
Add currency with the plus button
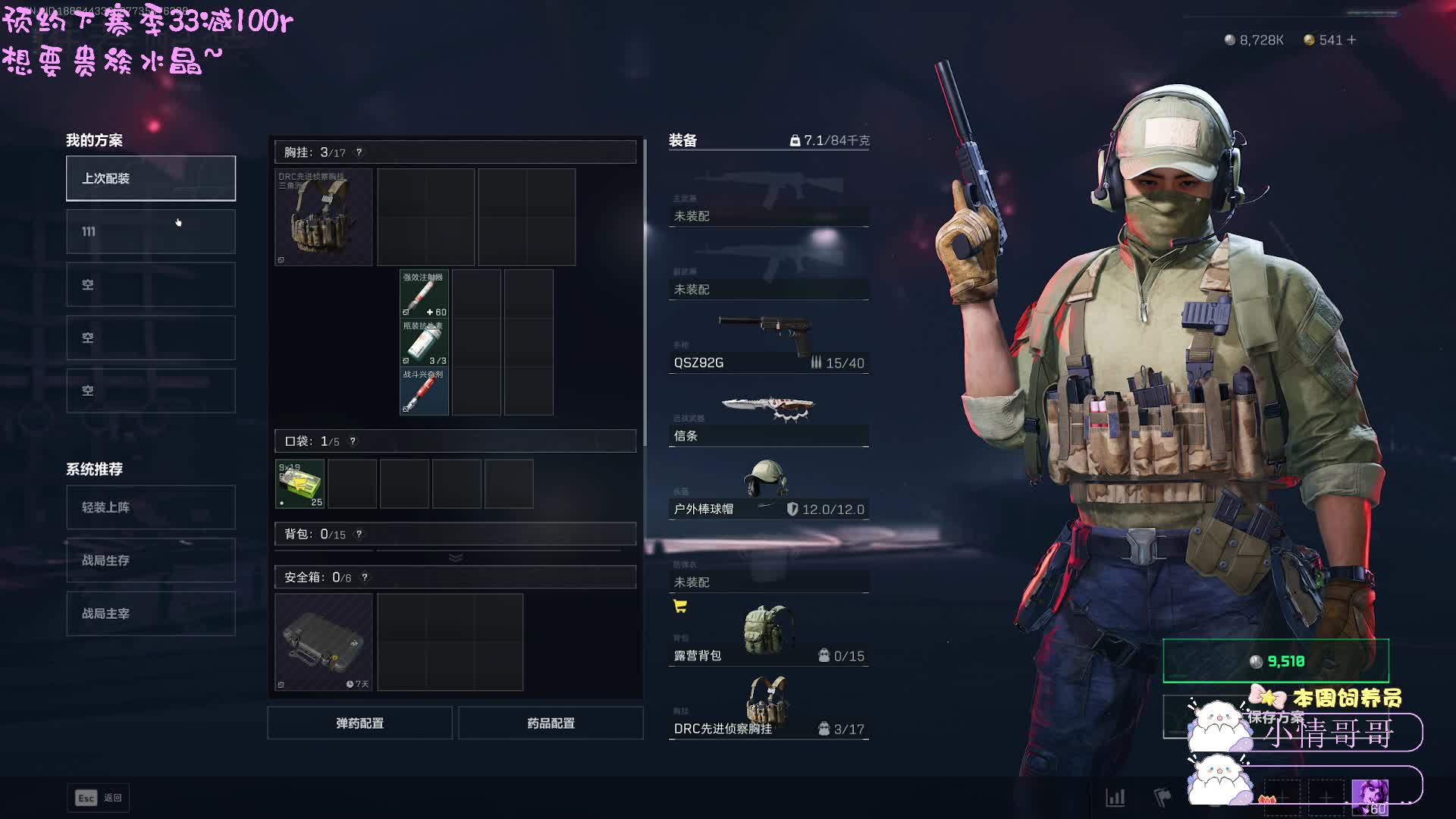pos(1351,40)
